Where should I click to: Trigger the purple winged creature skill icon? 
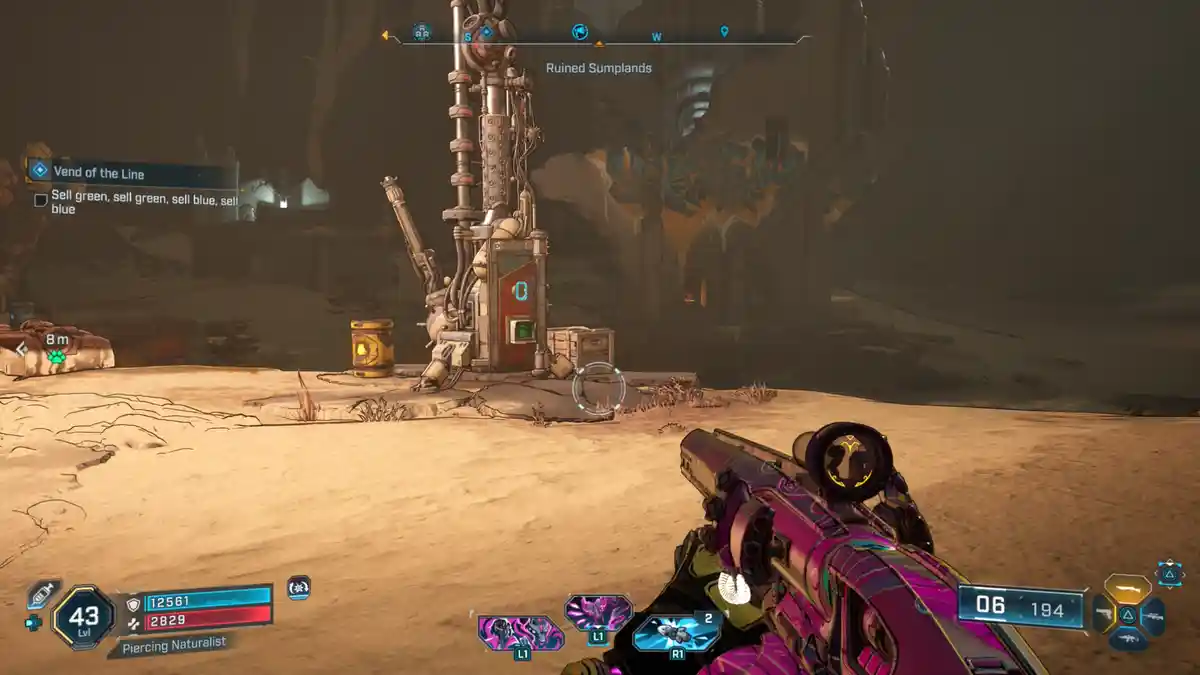[x=598, y=611]
